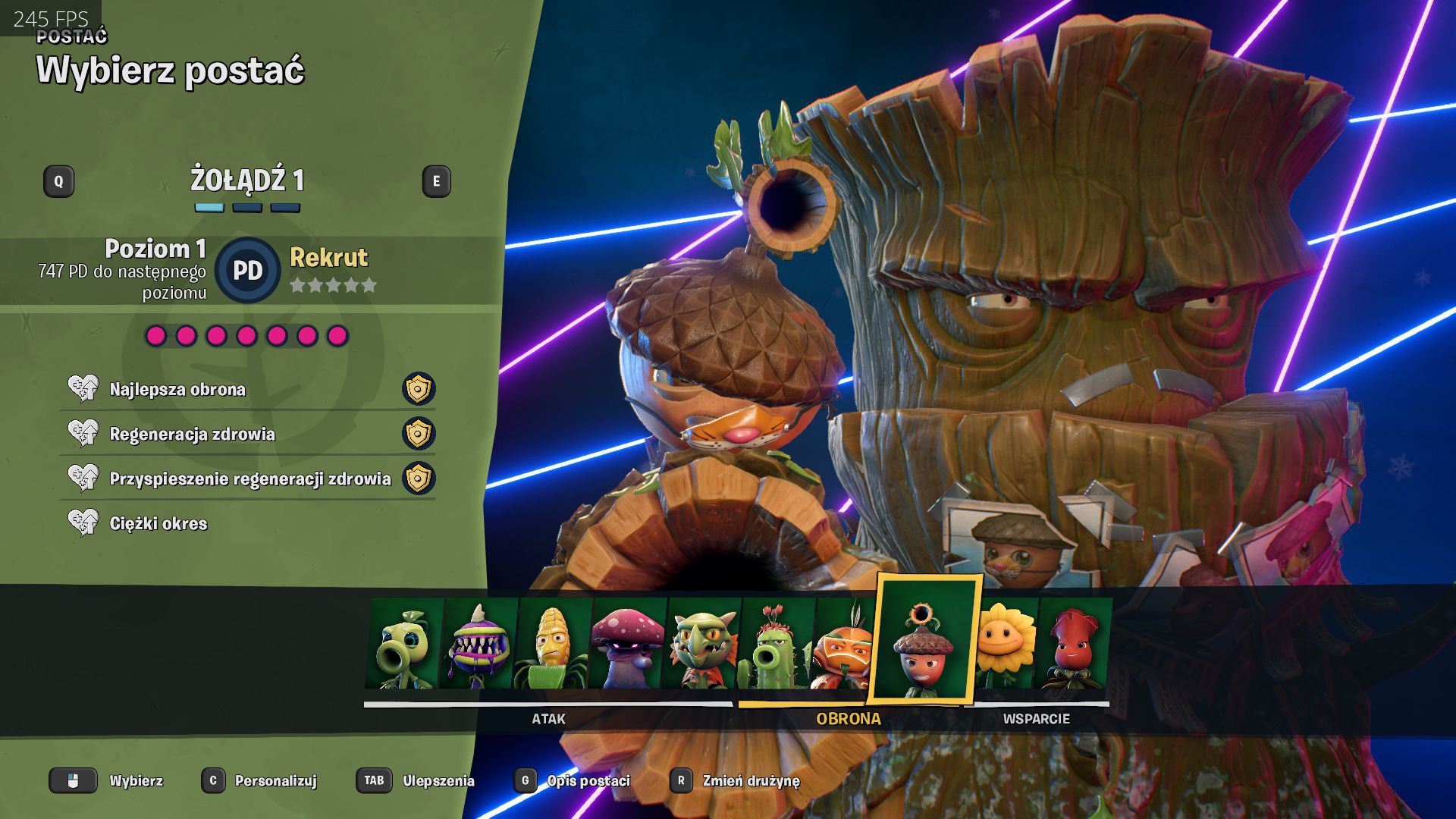The image size is (1456, 819).
Task: Switch to the ATAK category tab
Action: tap(549, 719)
